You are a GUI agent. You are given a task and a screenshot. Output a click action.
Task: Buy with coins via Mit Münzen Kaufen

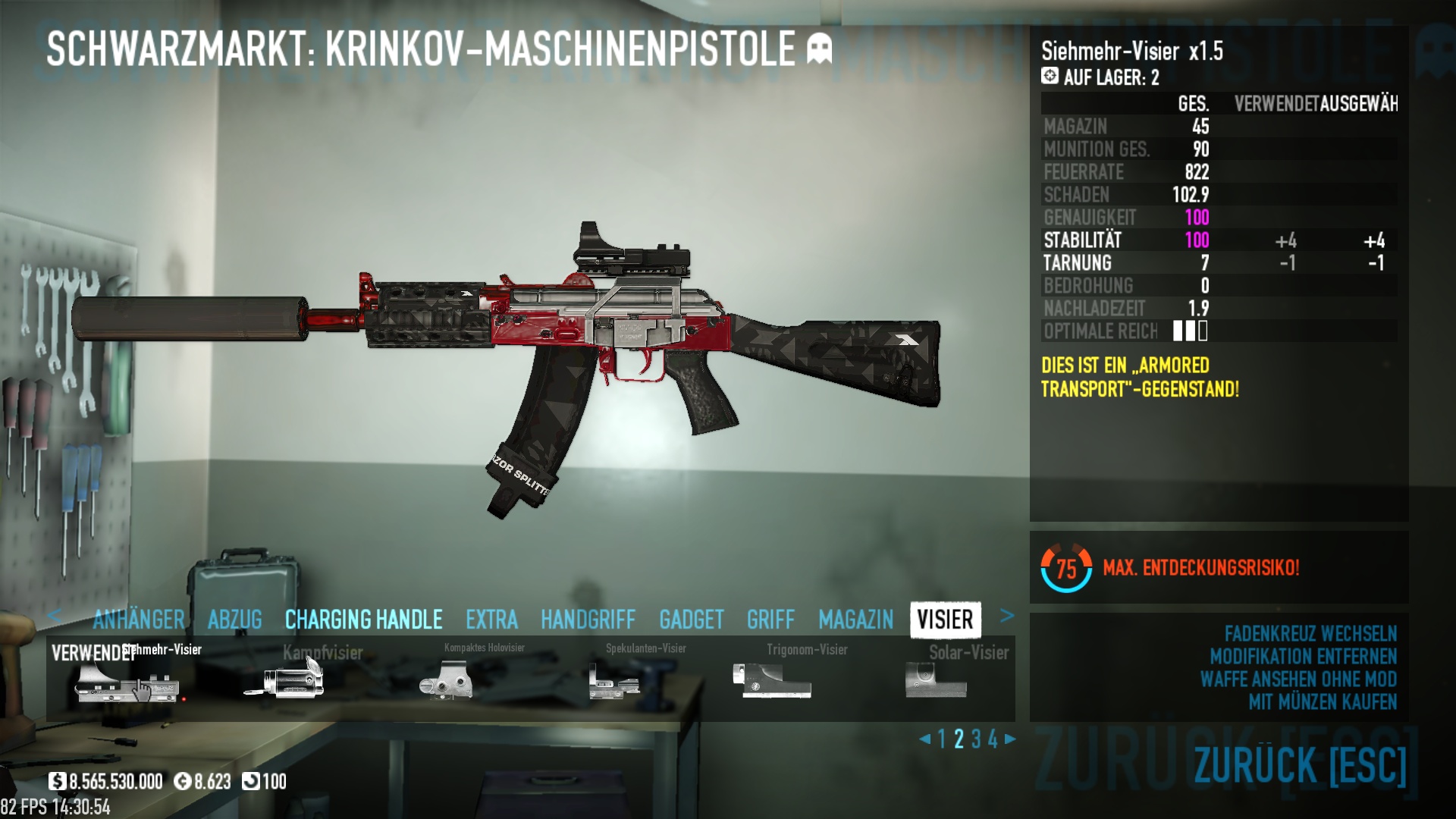pyautogui.click(x=1323, y=702)
